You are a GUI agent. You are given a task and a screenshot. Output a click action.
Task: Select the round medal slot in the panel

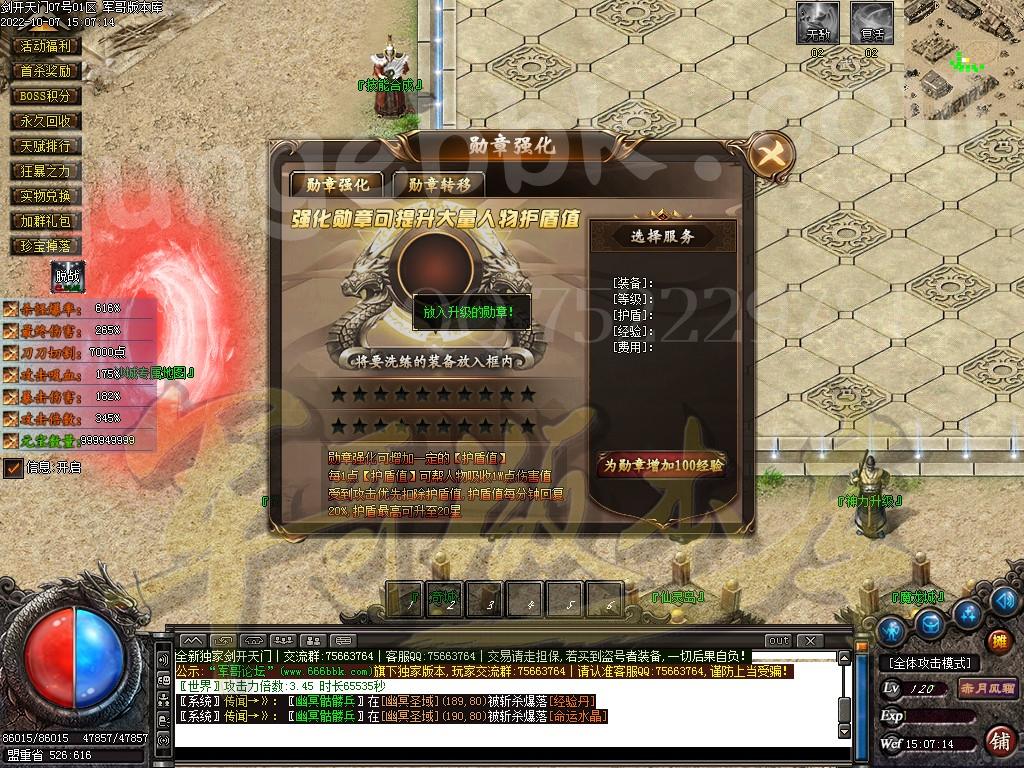coord(436,267)
